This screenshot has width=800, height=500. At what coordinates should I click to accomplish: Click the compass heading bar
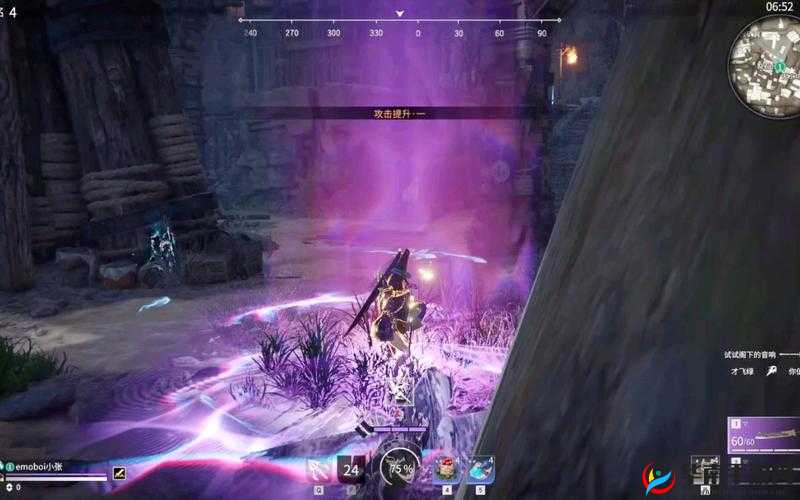coord(399,26)
